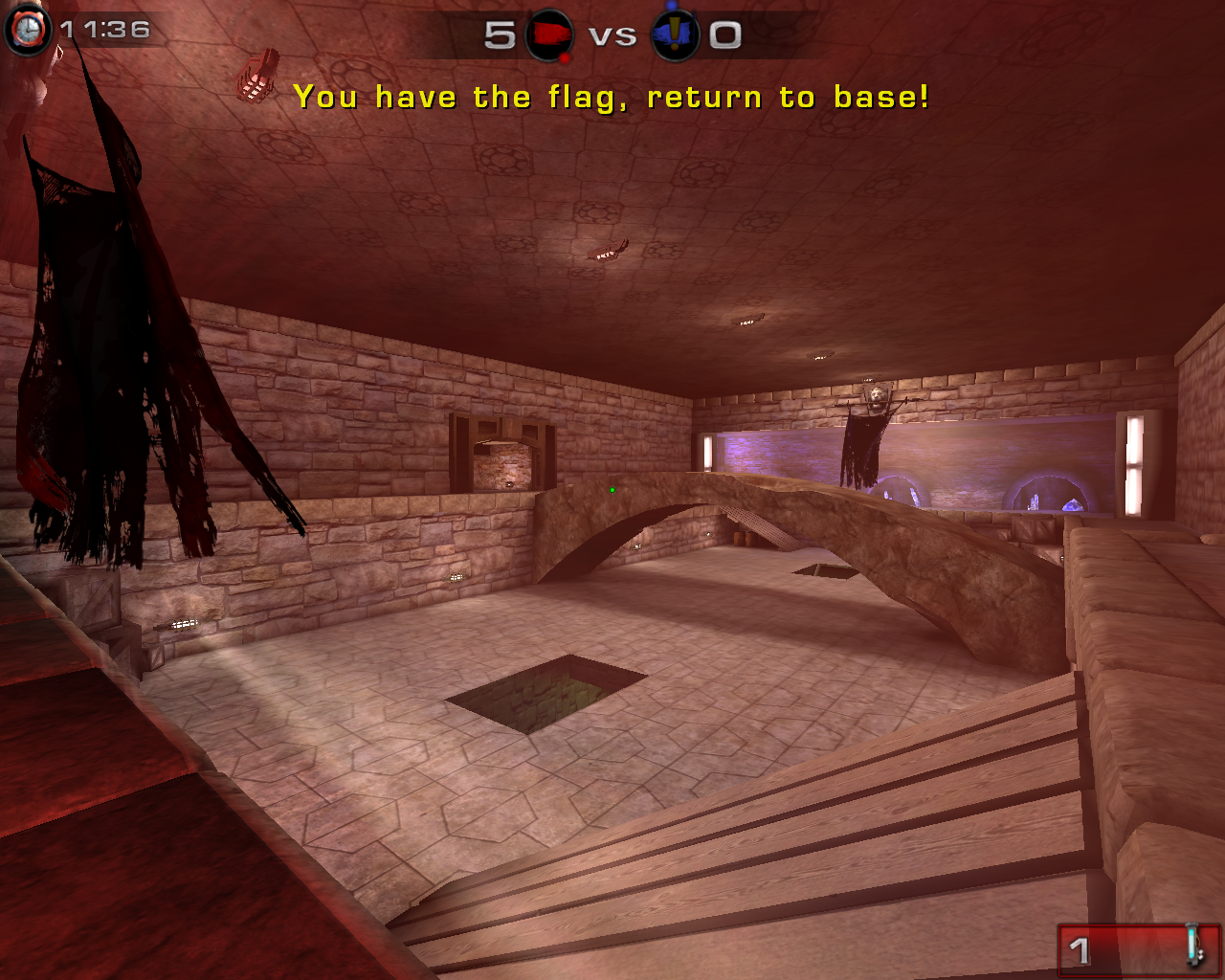Click the yellow flag return message text
The image size is (1225, 980).
point(612,96)
